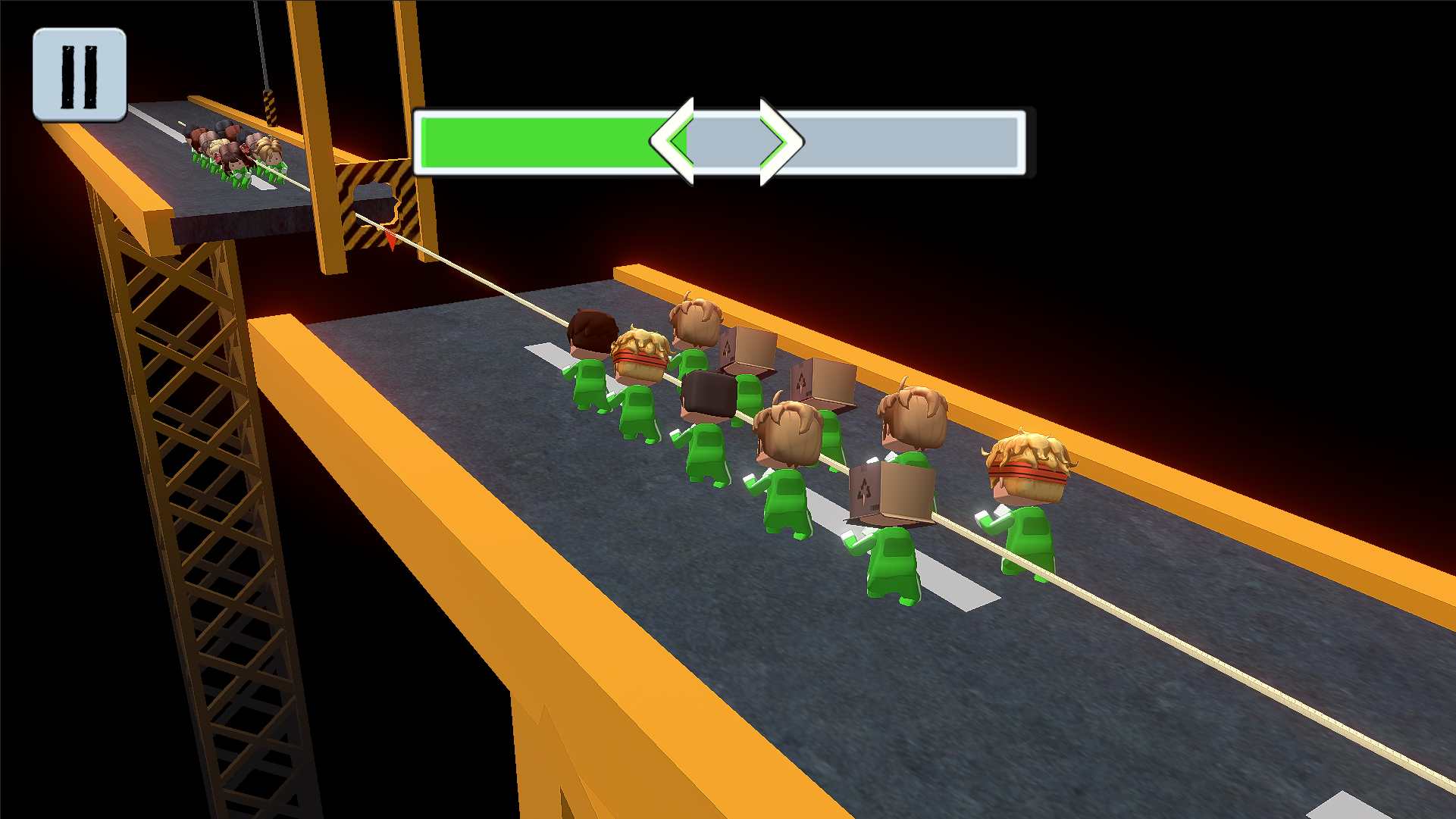Click the red flag marker on the rope

tap(389, 240)
